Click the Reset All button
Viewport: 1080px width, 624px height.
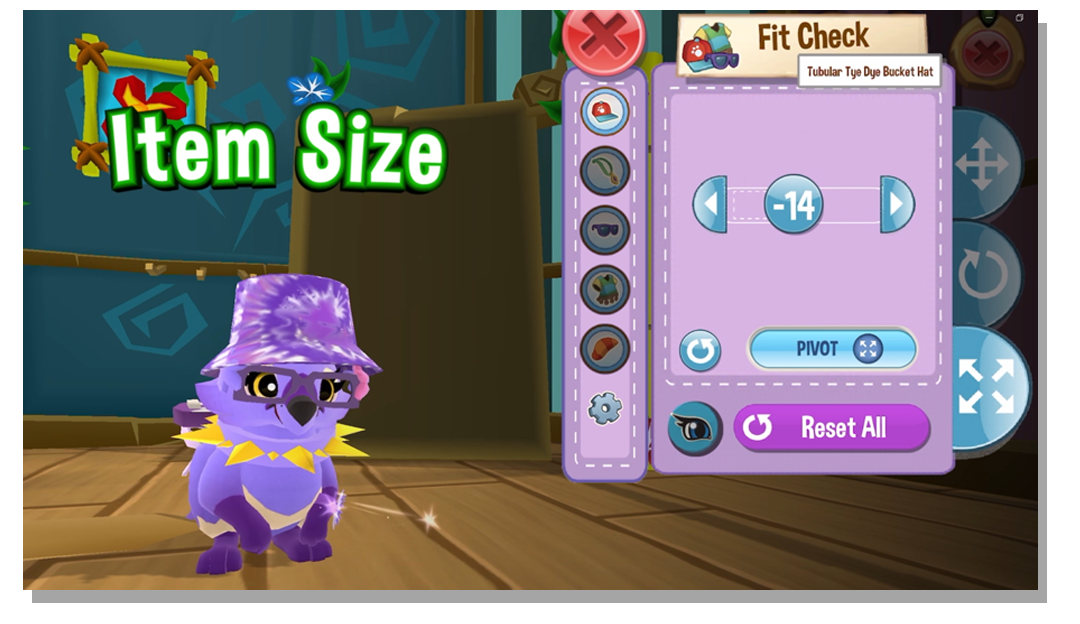click(x=832, y=428)
